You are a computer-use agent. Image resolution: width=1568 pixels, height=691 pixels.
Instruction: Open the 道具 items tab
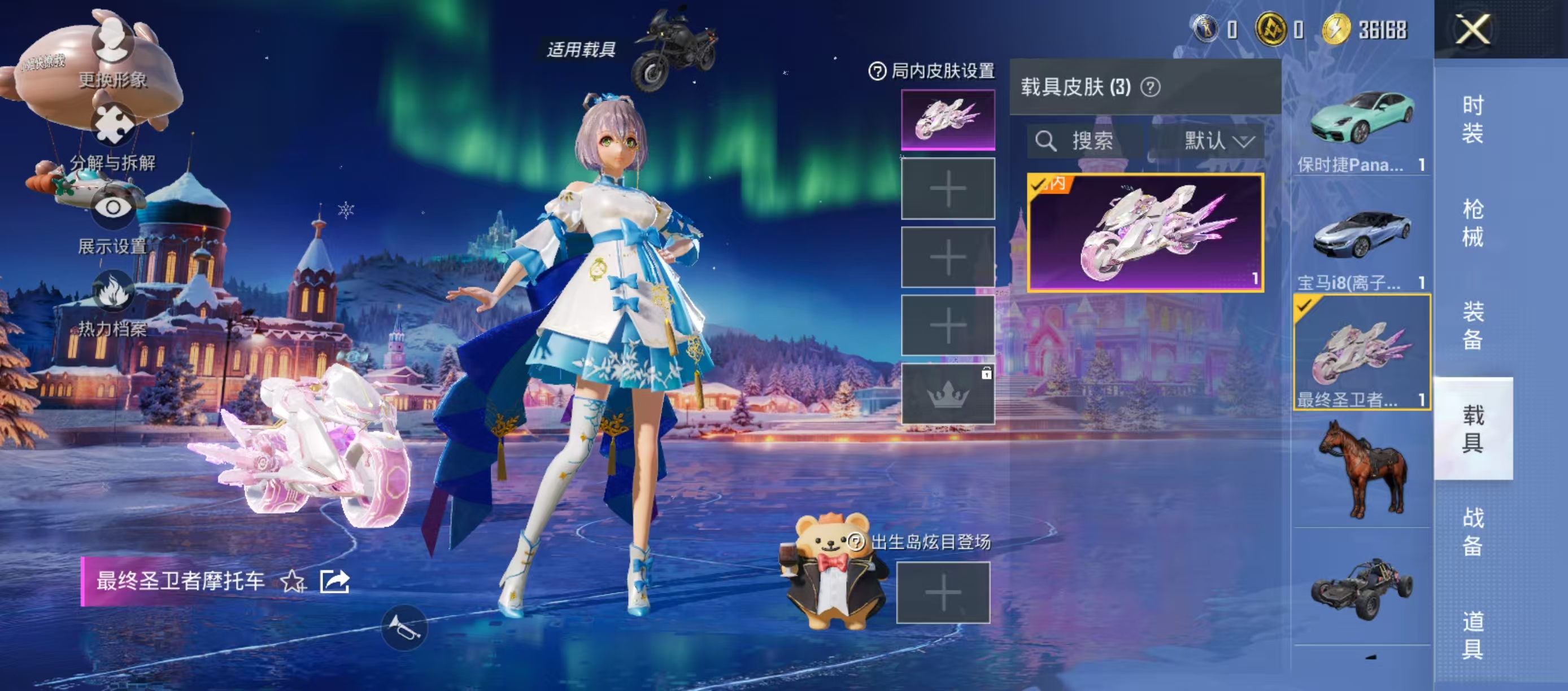(x=1473, y=635)
